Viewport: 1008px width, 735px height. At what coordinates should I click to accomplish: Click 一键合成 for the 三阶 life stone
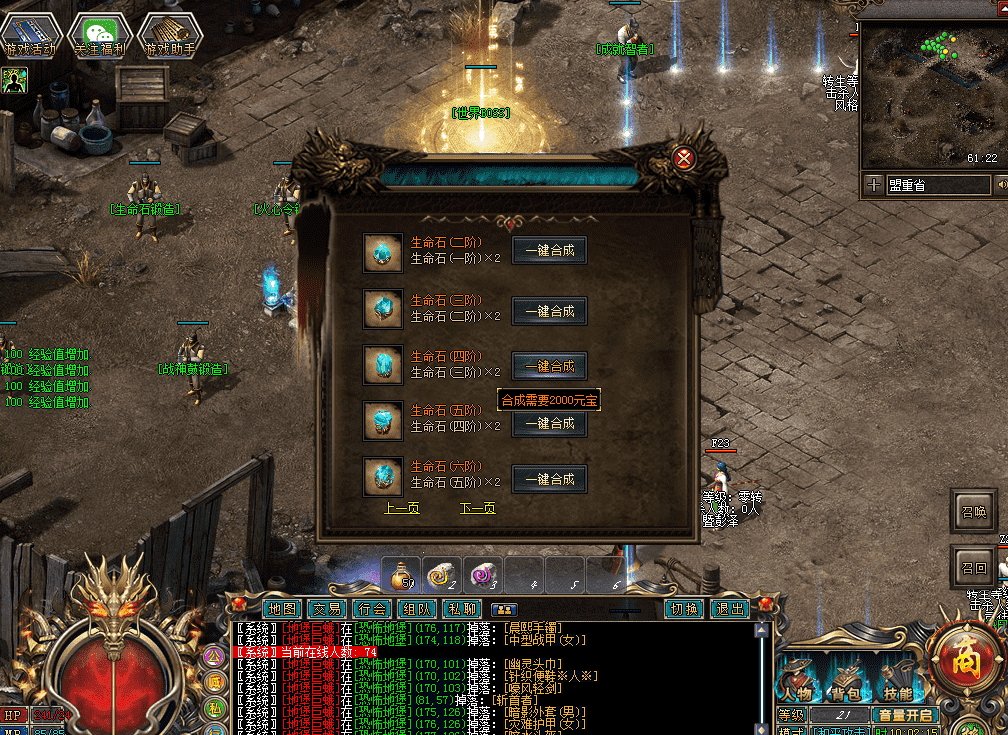549,311
